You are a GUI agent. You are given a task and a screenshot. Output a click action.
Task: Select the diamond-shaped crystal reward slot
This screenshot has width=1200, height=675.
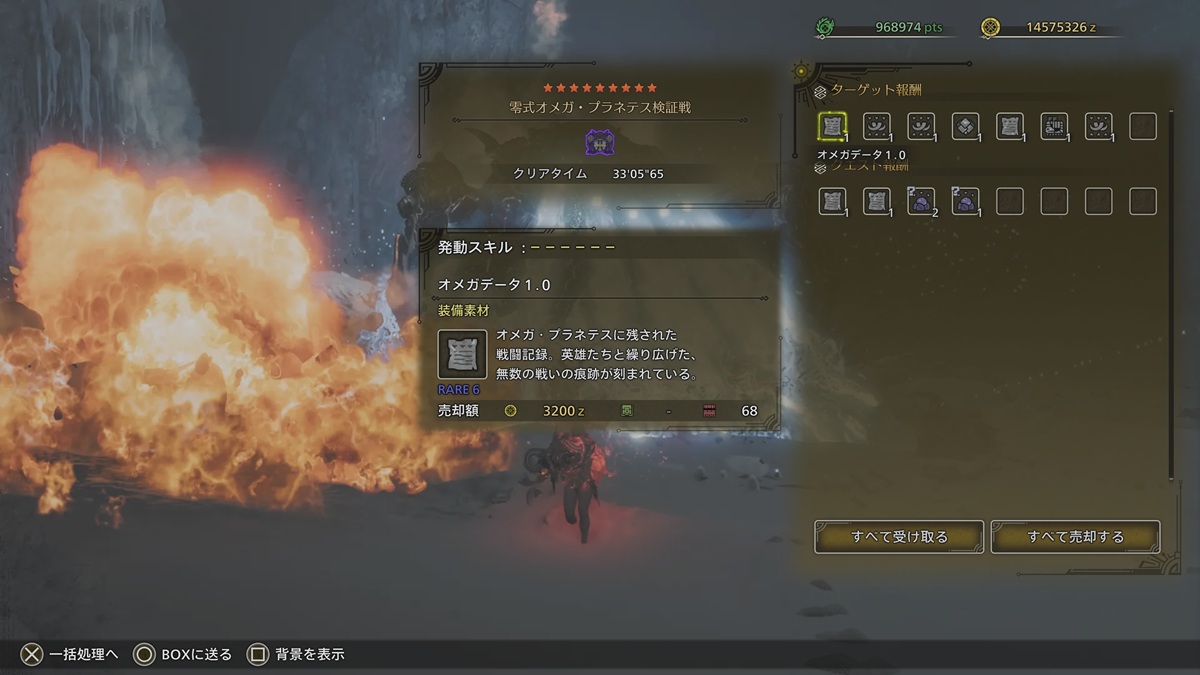pos(965,126)
